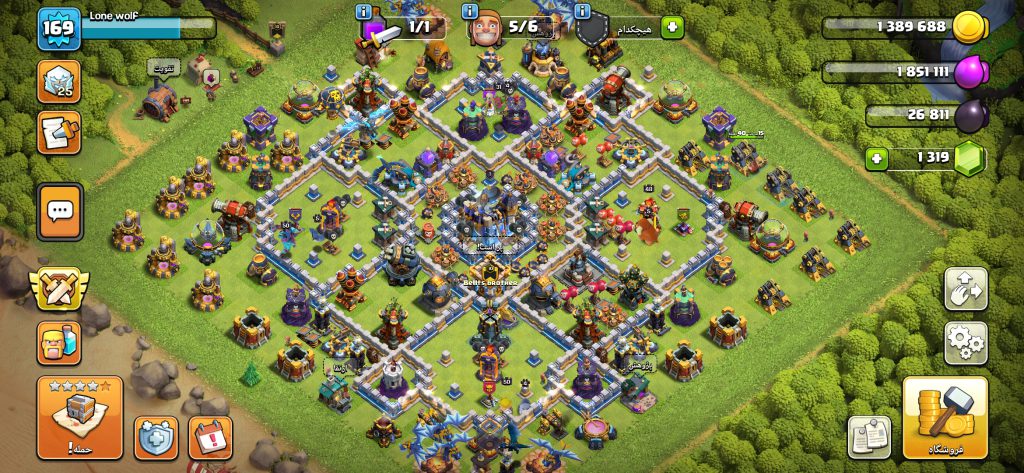This screenshot has height=473, width=1024.
Task: Buy gems with the green plus button
Action: (x=877, y=158)
